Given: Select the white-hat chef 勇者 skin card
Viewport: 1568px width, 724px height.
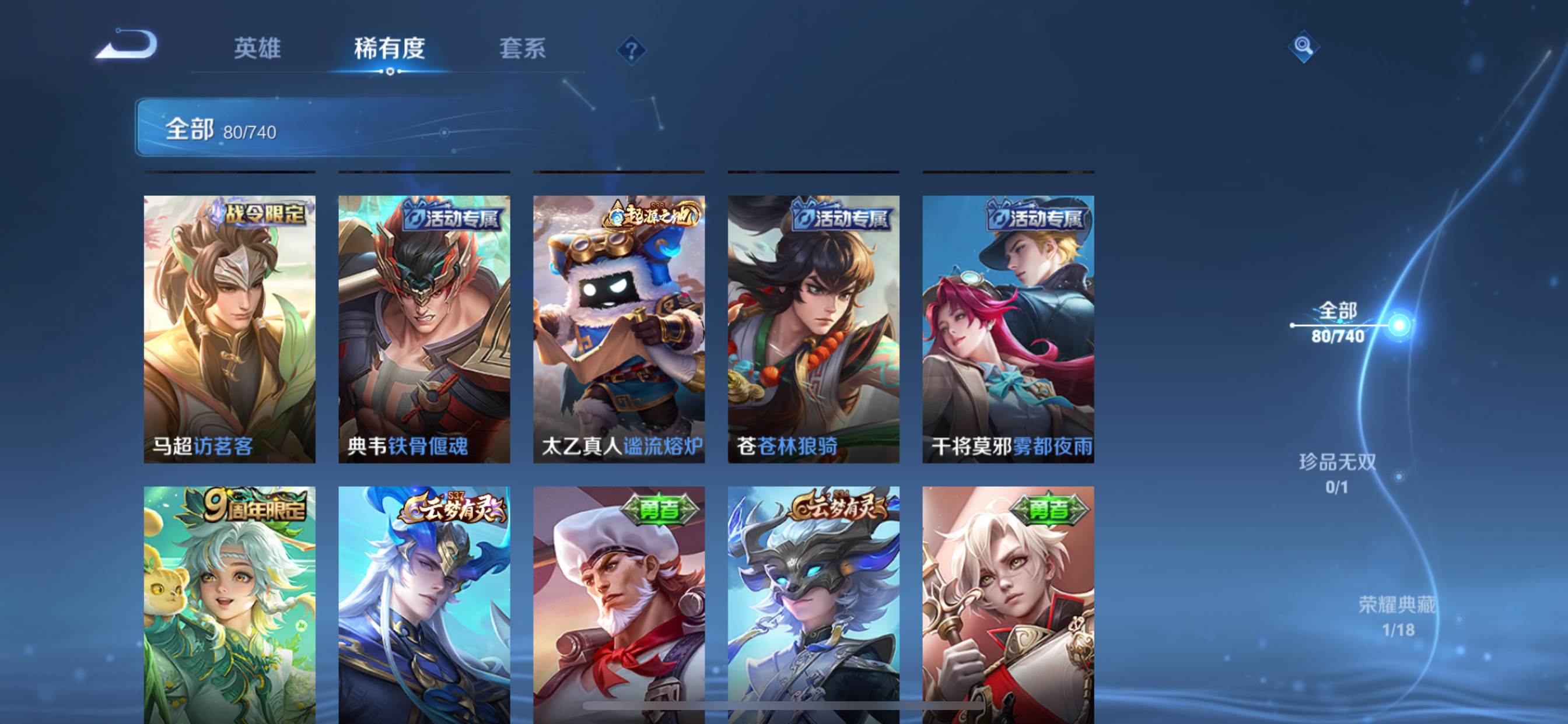Looking at the screenshot, I should point(619,605).
